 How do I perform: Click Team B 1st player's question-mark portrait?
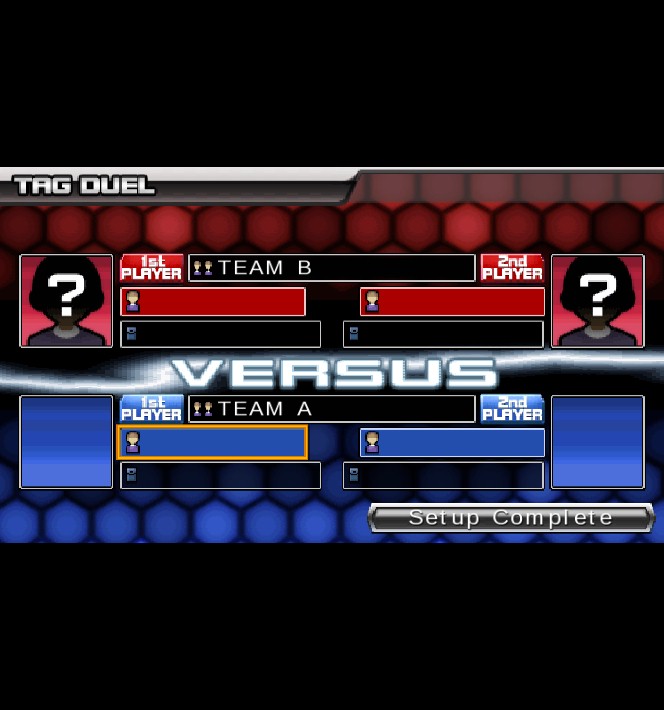pos(67,301)
